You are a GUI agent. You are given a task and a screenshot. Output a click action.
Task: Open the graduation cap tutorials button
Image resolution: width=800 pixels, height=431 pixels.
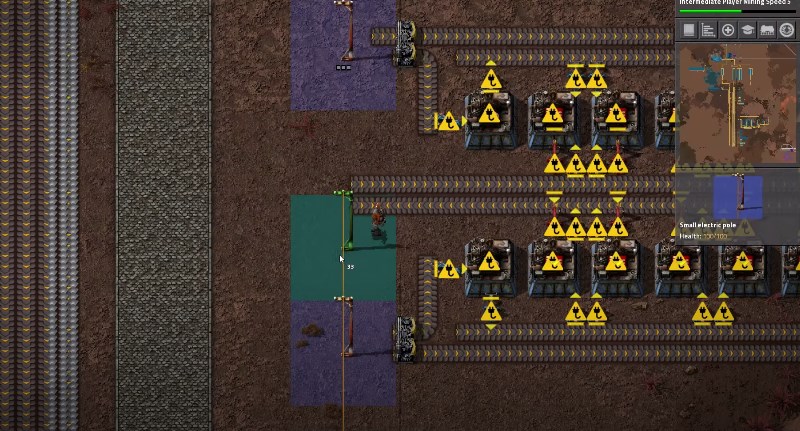(747, 30)
